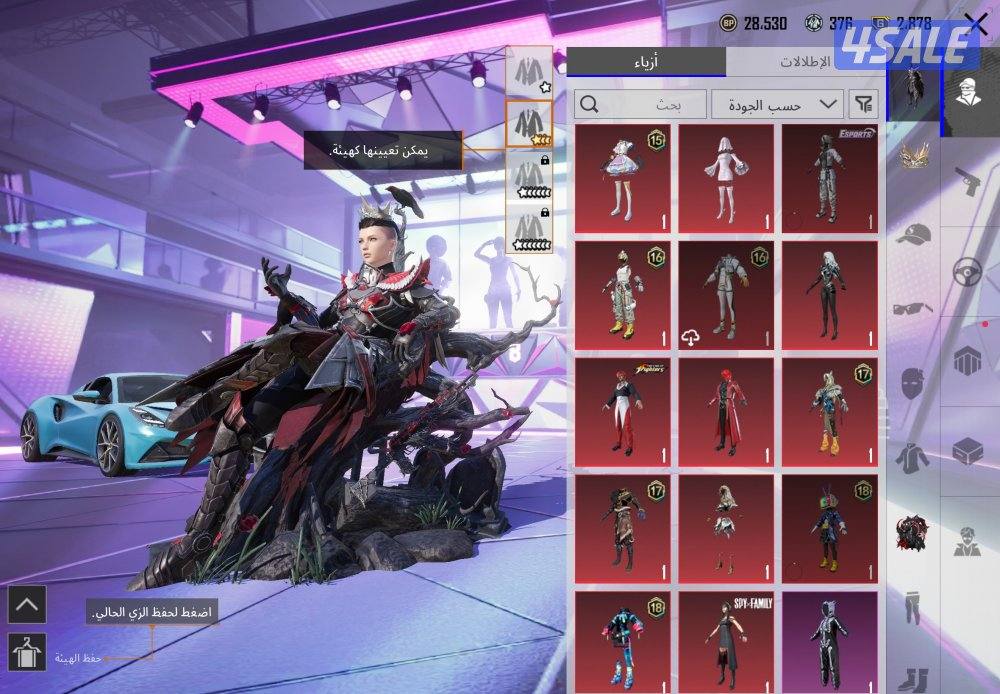The width and height of the screenshot is (1000, 694).
Task: Select the SPY×FAMILY black dress outfit
Action: (726, 640)
